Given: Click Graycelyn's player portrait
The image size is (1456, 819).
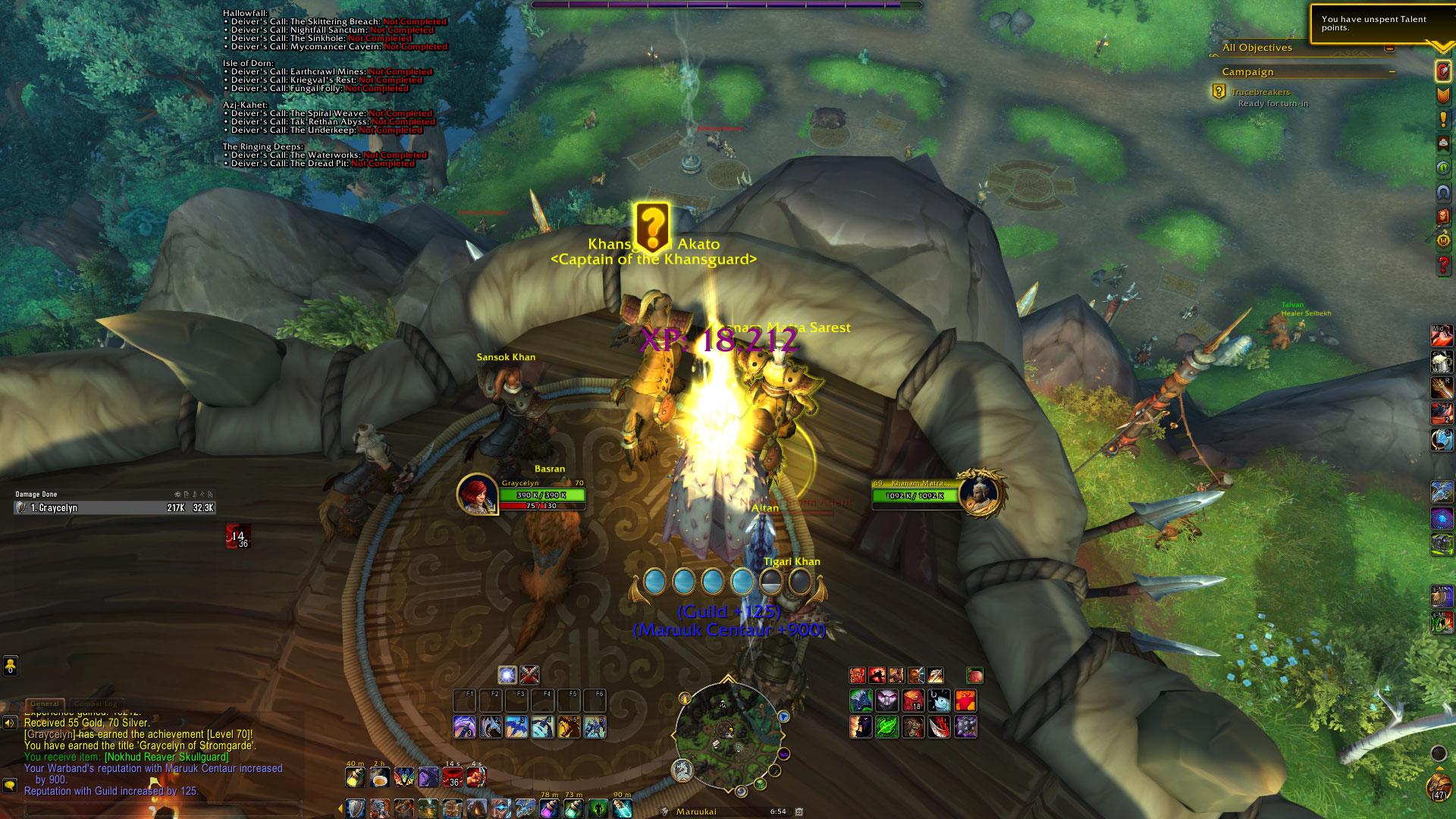Looking at the screenshot, I should click(477, 494).
